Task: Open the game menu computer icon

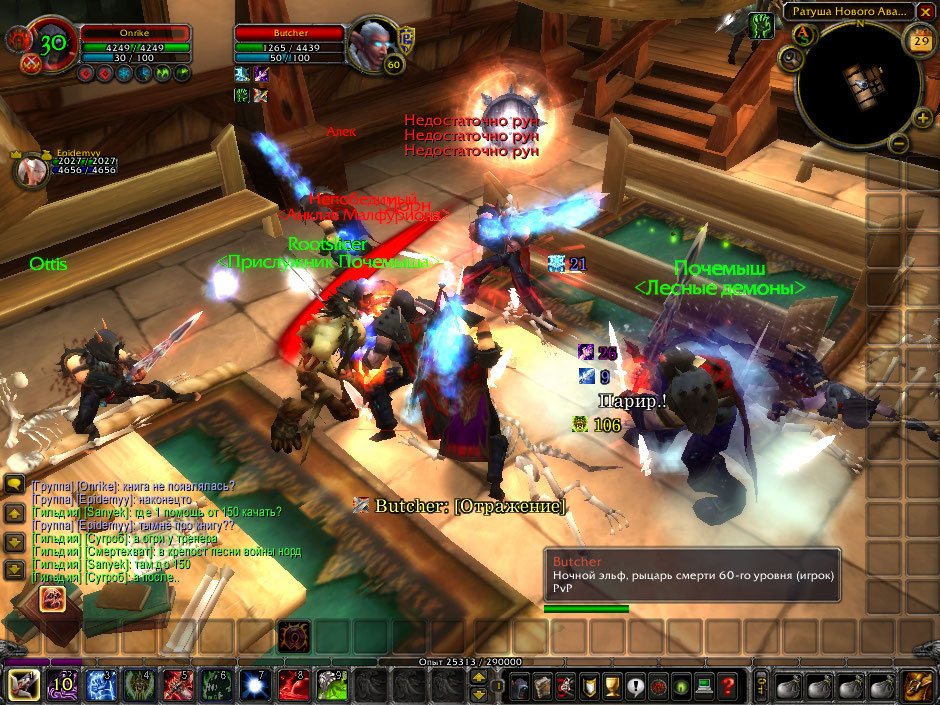Action: point(705,687)
